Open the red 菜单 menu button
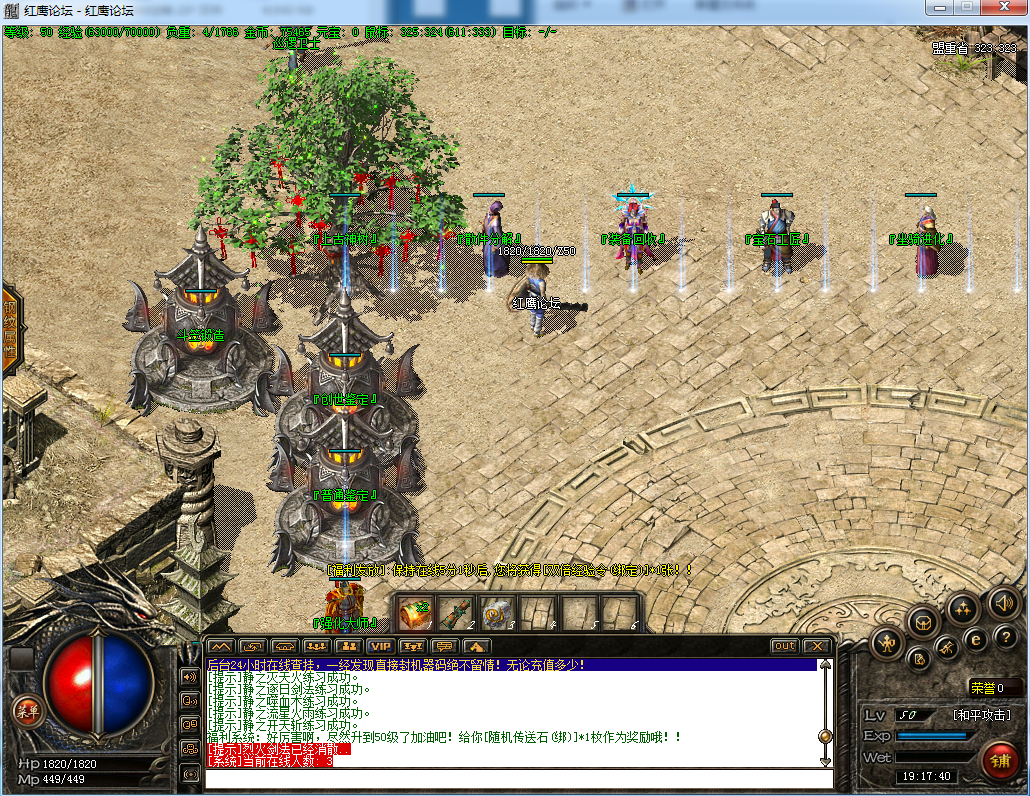1030x796 pixels. pyautogui.click(x=26, y=711)
